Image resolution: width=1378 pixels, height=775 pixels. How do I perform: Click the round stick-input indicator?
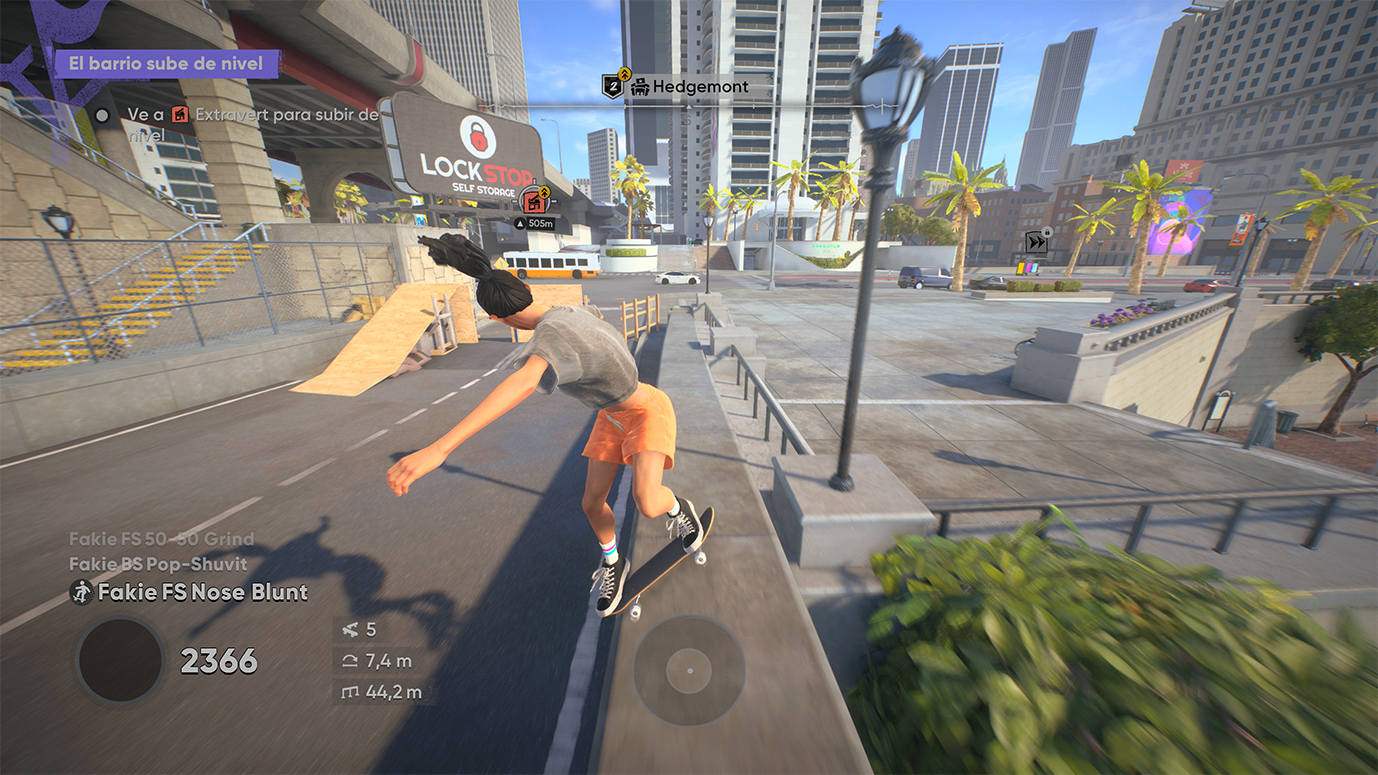[x=689, y=668]
